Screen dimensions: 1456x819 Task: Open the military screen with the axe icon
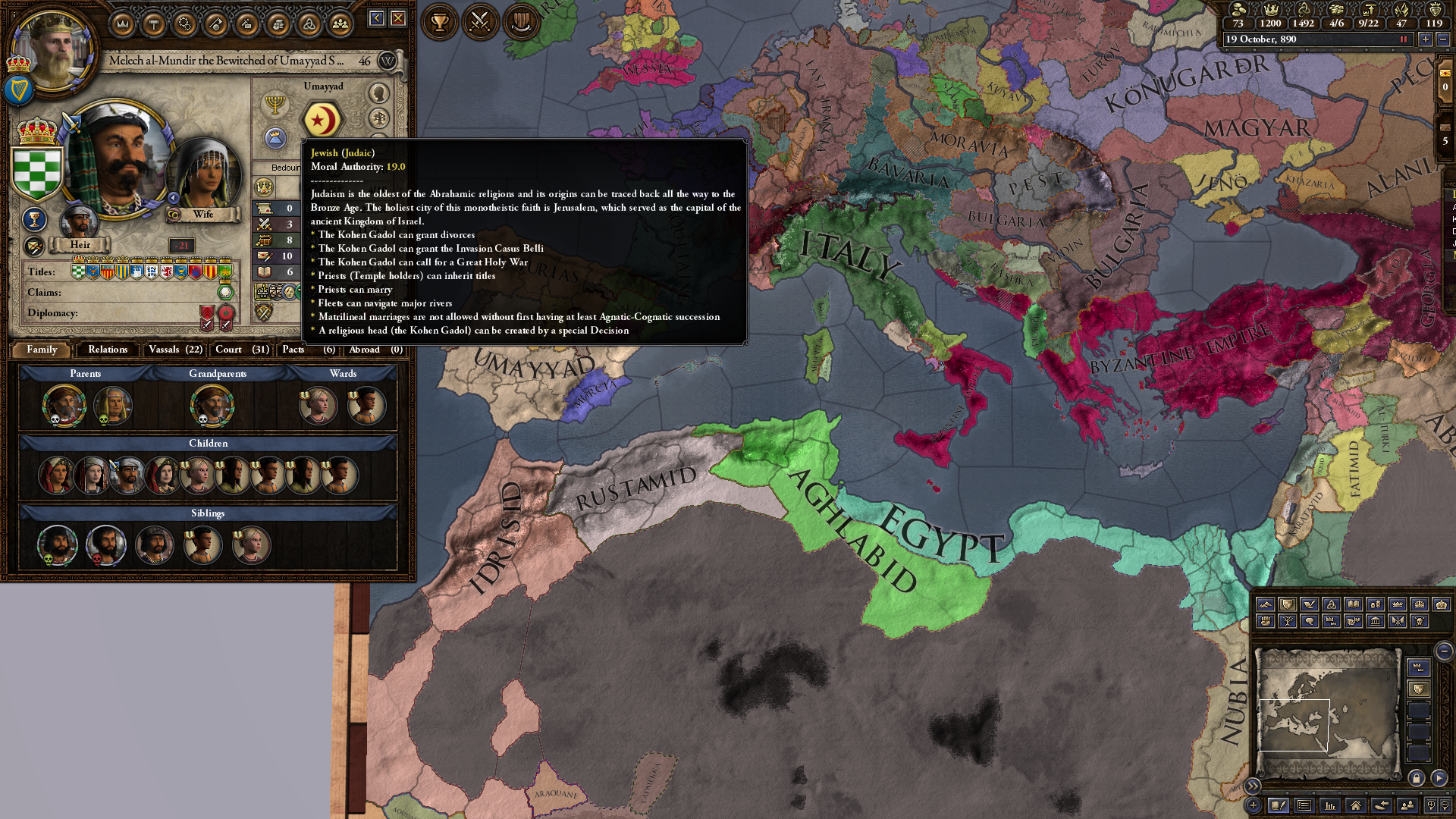tap(217, 24)
